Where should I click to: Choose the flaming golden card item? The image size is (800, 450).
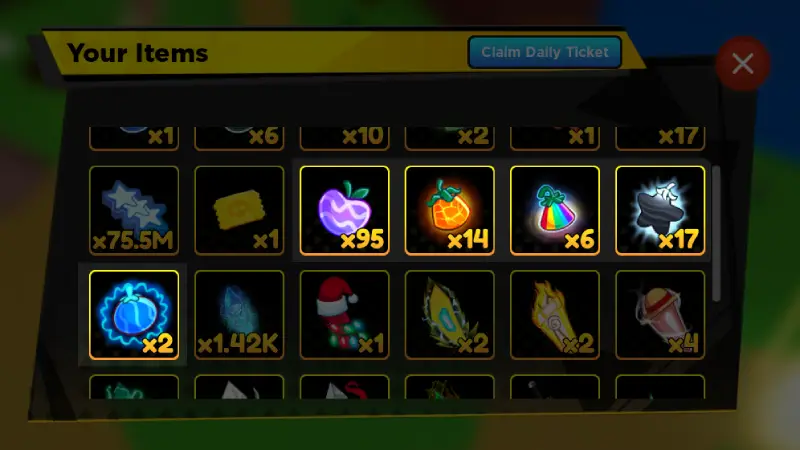554,314
